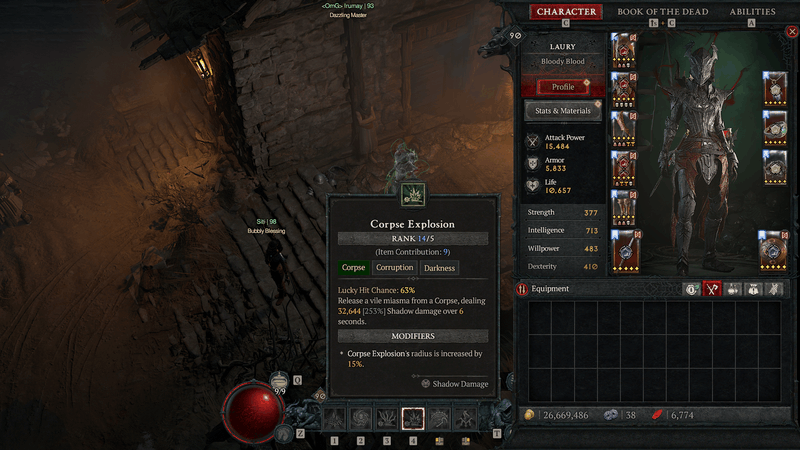The width and height of the screenshot is (800, 450).
Task: Show Stats & Materials
Action: tap(563, 111)
